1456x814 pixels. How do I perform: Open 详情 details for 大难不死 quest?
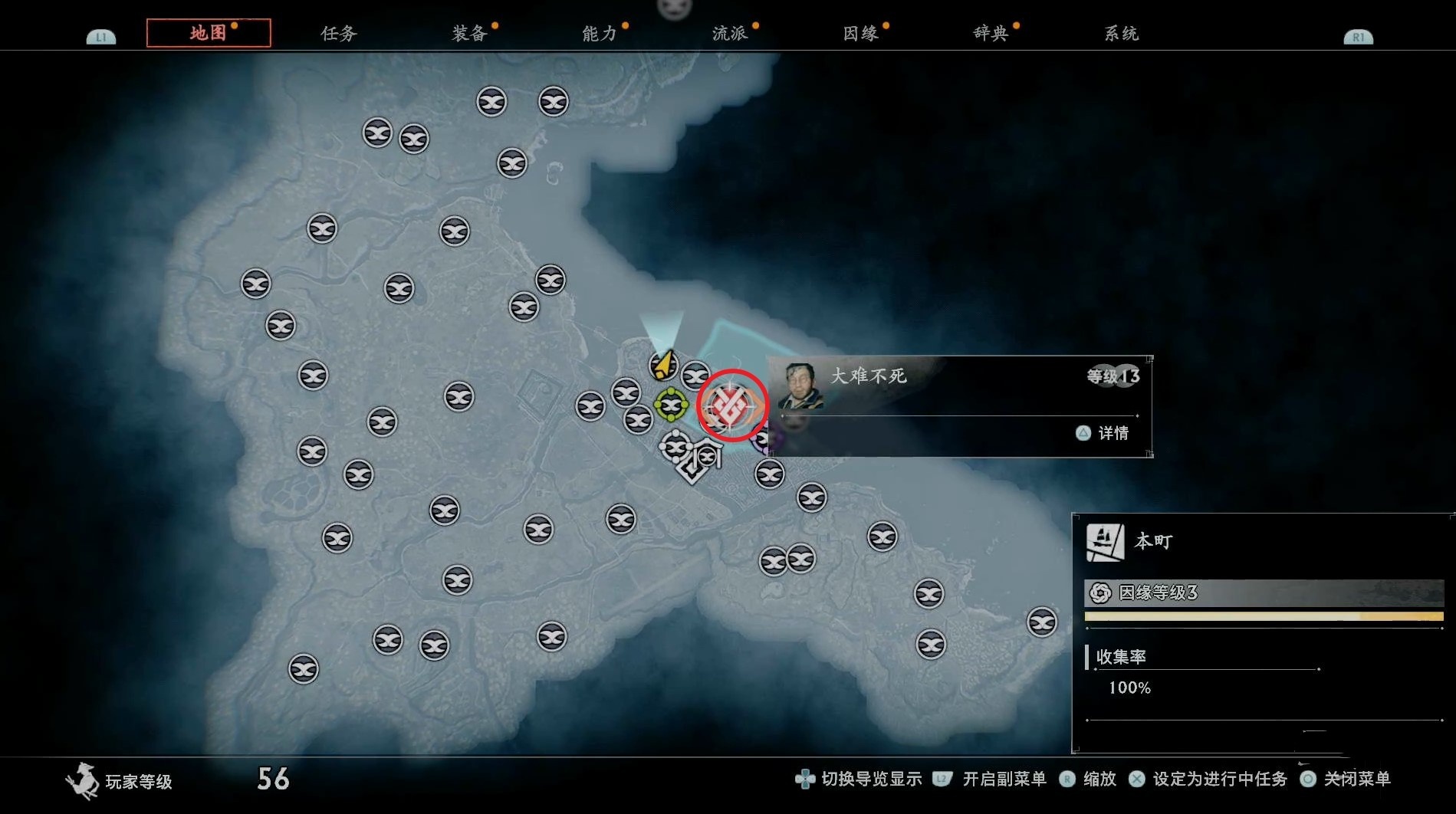click(1104, 433)
